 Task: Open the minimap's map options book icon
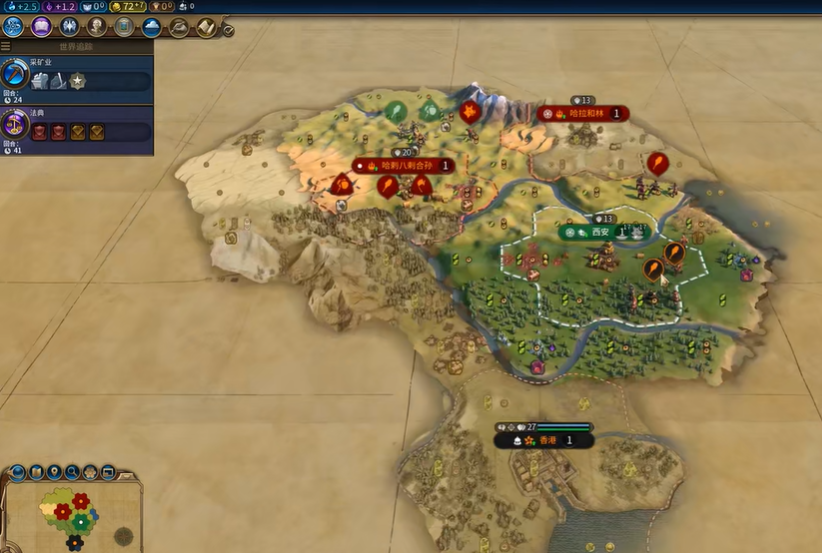tap(34, 471)
